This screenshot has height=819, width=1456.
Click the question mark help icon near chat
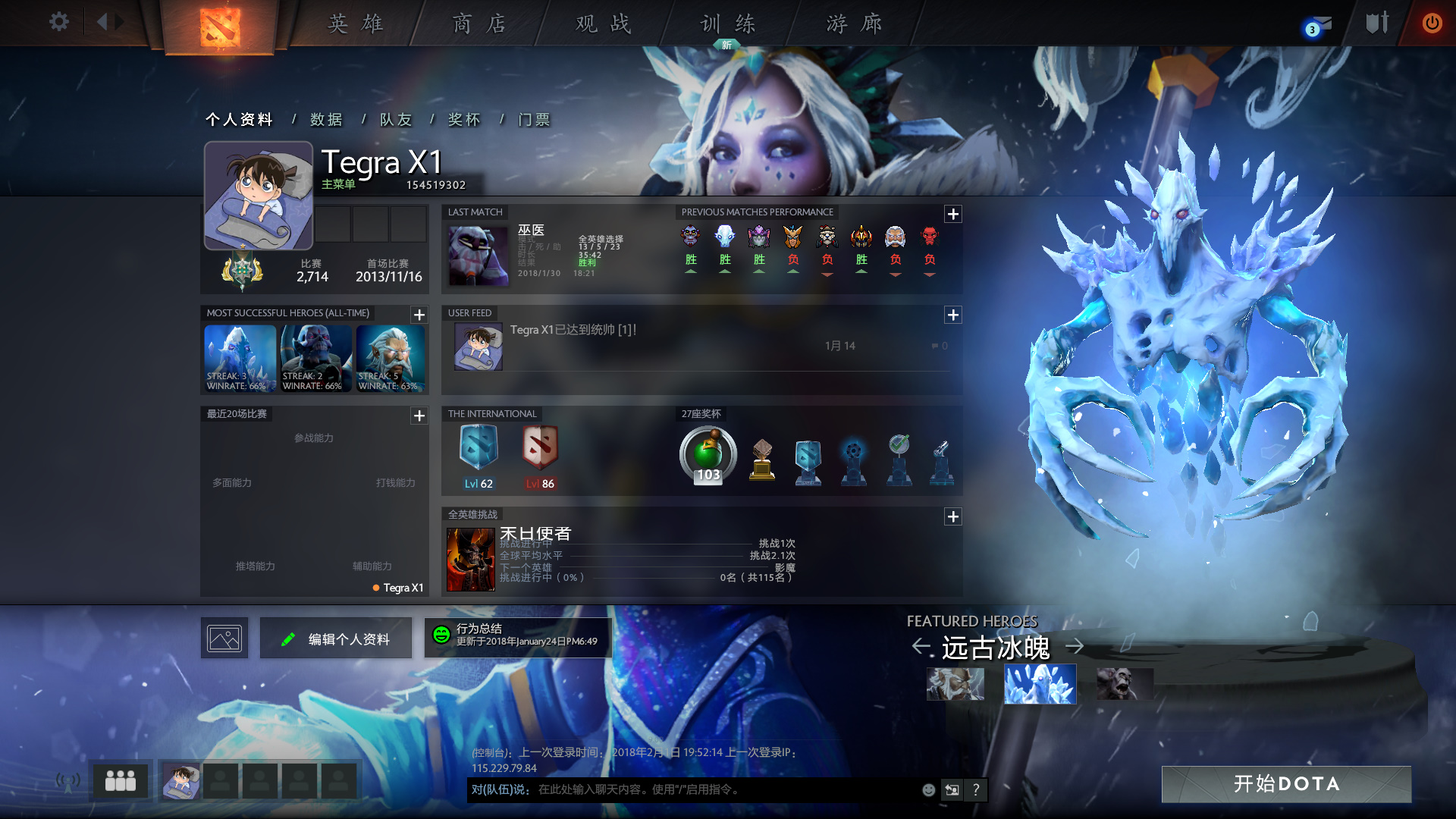coord(976,790)
